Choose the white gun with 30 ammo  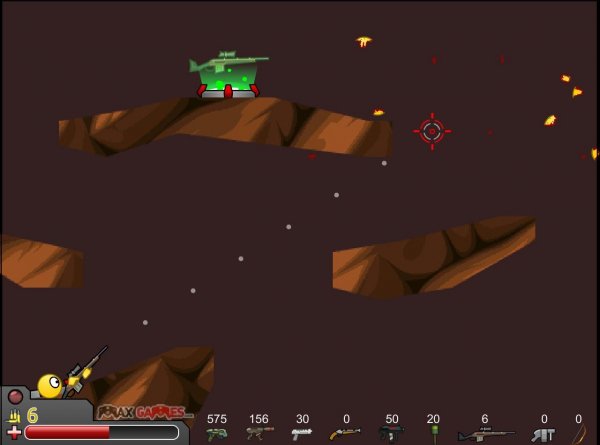[301, 433]
